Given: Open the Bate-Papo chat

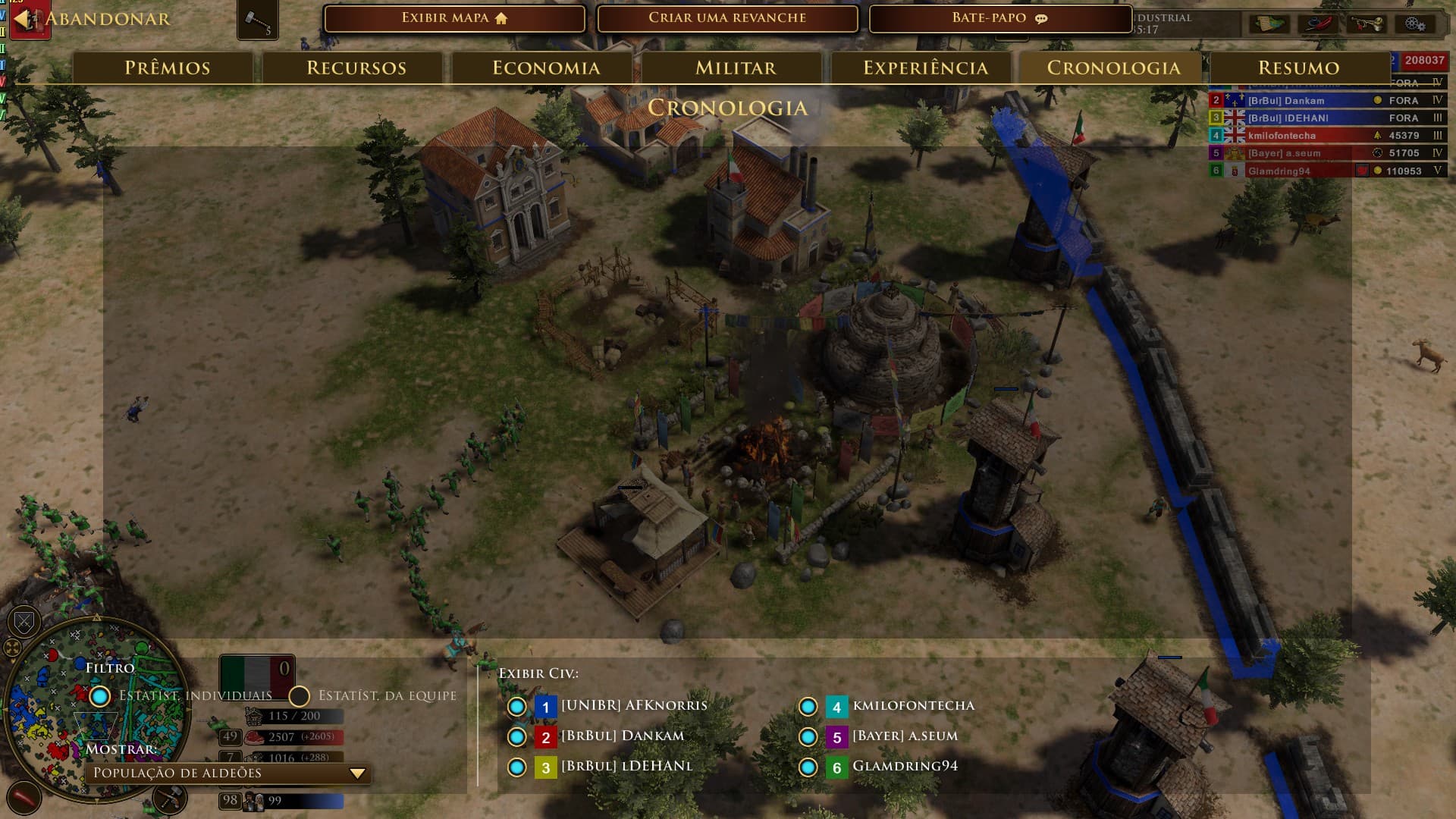Looking at the screenshot, I should pyautogui.click(x=999, y=18).
